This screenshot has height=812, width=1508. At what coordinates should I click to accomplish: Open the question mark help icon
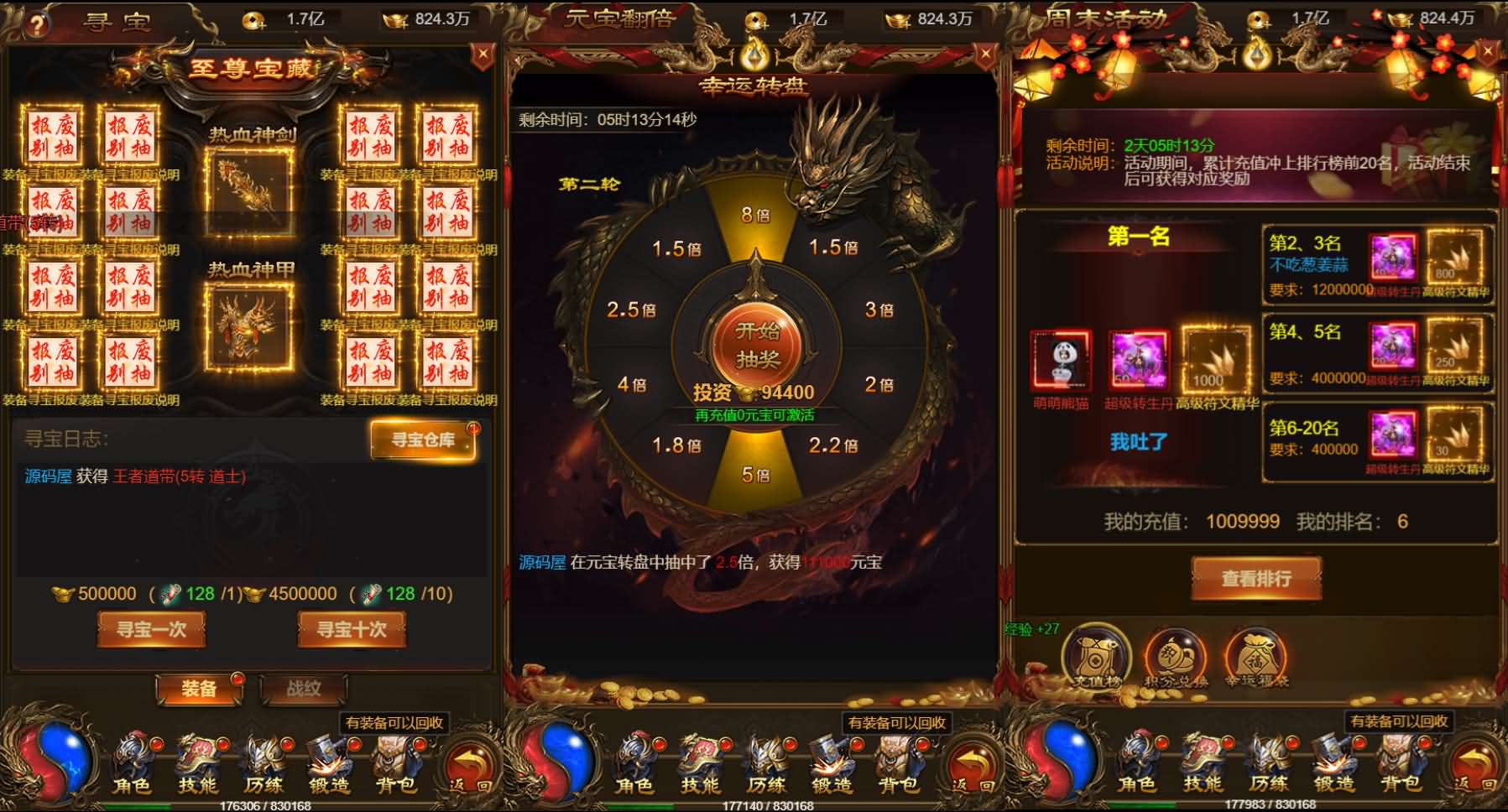click(x=35, y=23)
